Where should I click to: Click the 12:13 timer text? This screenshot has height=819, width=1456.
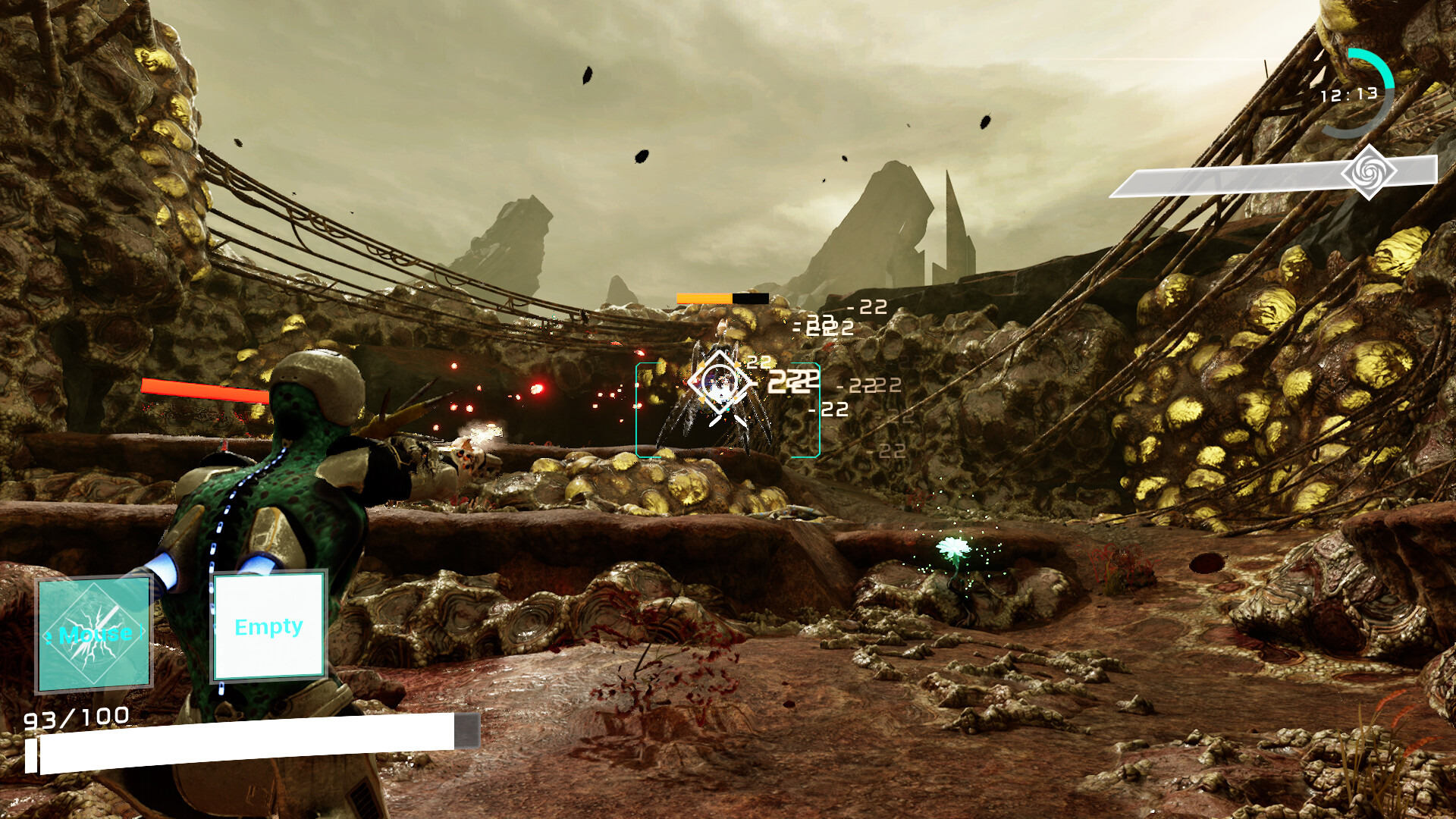pyautogui.click(x=1351, y=95)
